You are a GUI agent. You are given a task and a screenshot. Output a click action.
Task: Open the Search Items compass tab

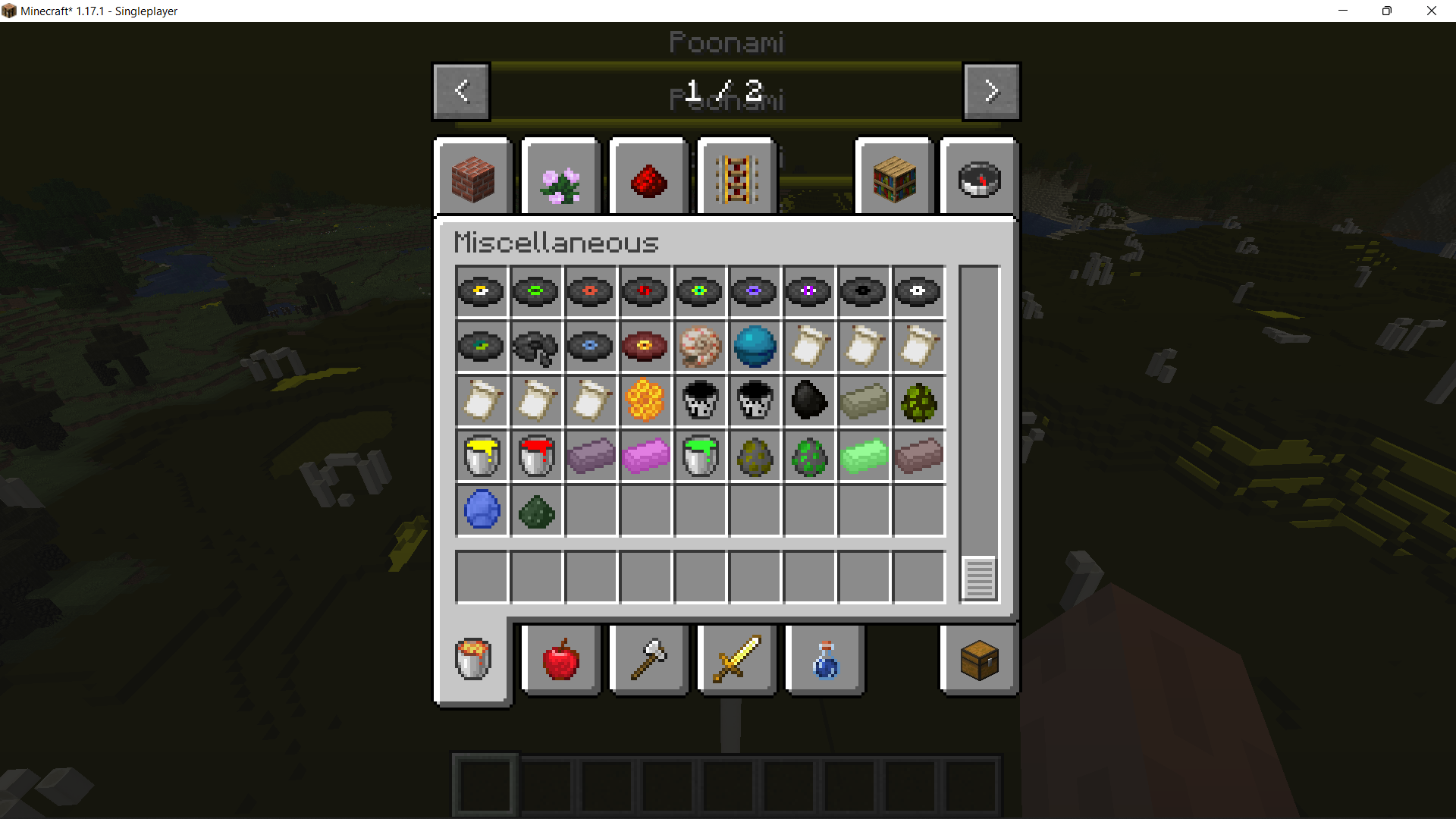click(x=978, y=177)
